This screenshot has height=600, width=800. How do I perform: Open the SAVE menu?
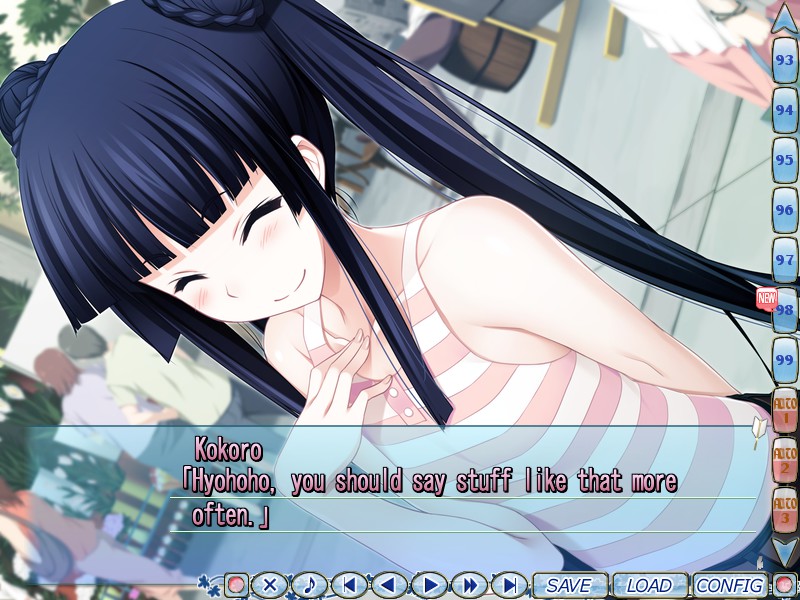(568, 585)
